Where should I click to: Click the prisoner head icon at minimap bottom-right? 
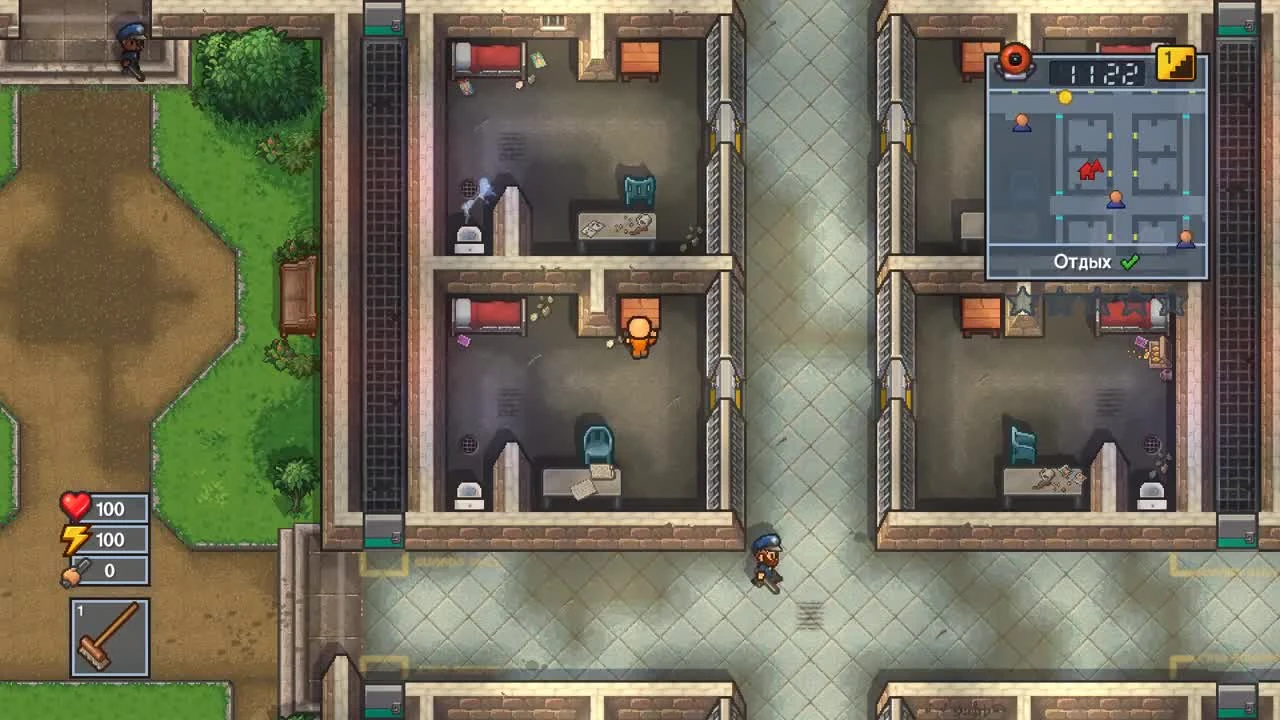[x=1185, y=237]
